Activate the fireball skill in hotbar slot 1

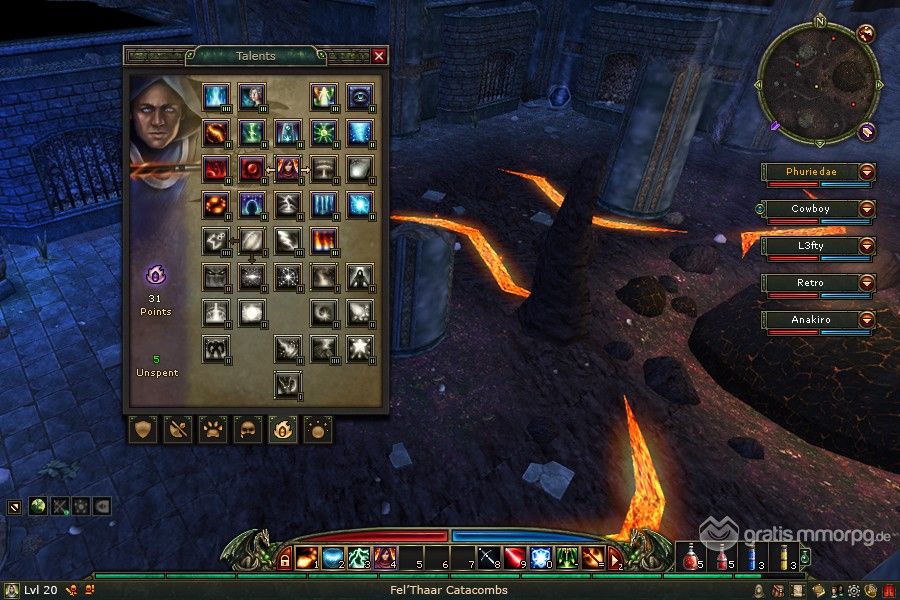307,557
